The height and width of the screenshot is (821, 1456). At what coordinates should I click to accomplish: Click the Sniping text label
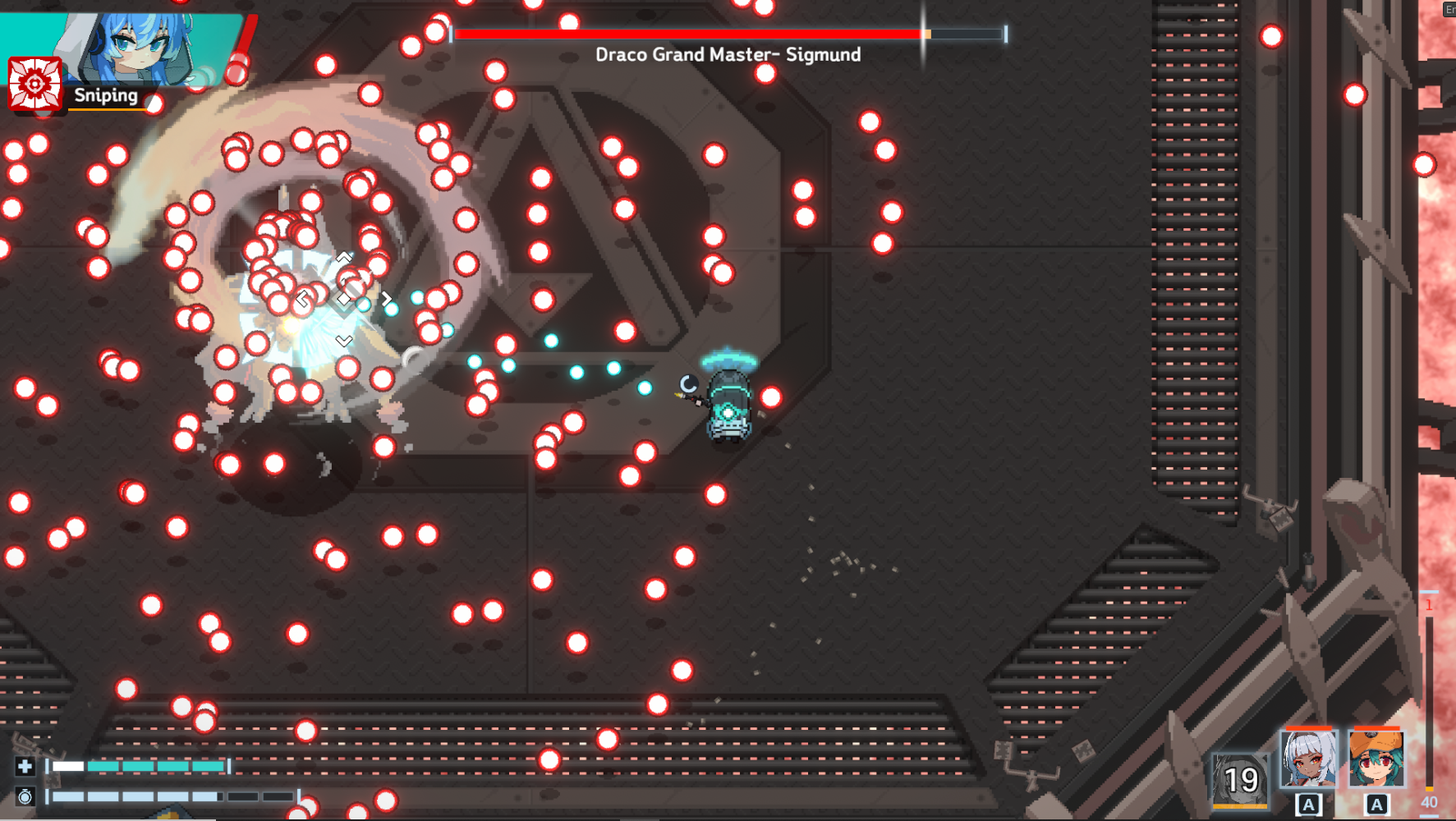click(x=105, y=95)
